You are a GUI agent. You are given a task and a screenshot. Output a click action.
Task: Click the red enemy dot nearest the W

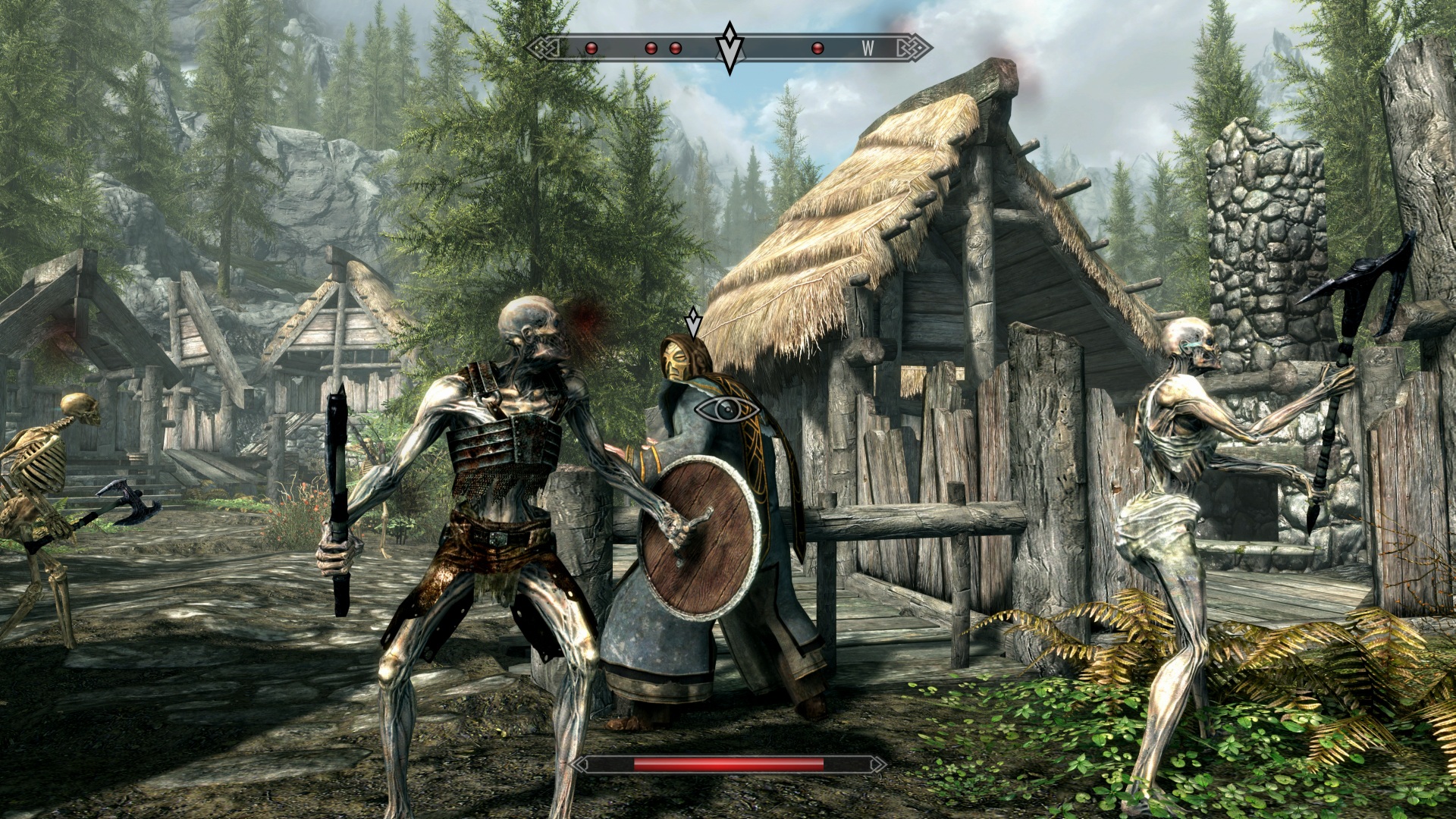(817, 49)
